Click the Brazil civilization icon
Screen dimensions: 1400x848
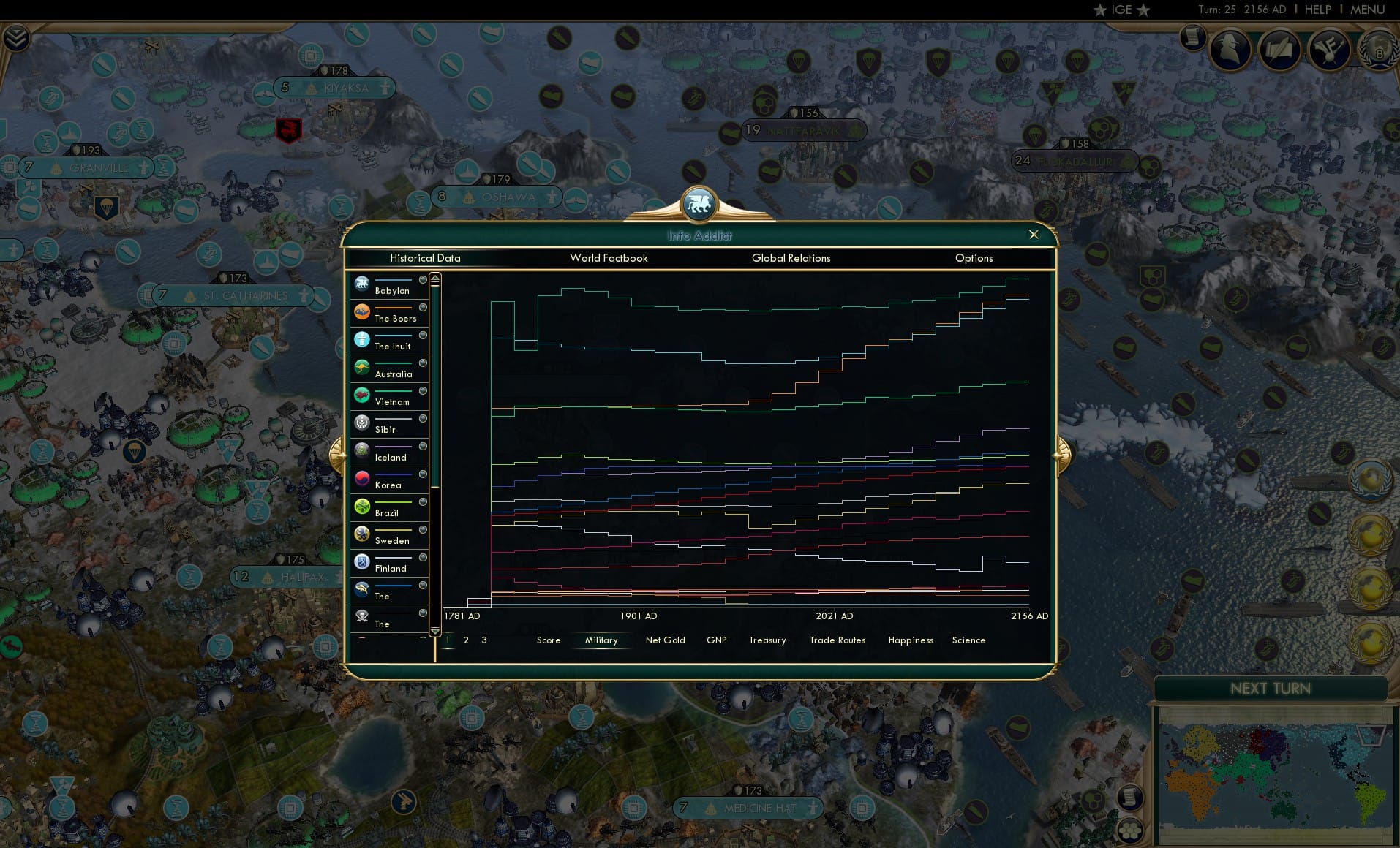pyautogui.click(x=362, y=506)
